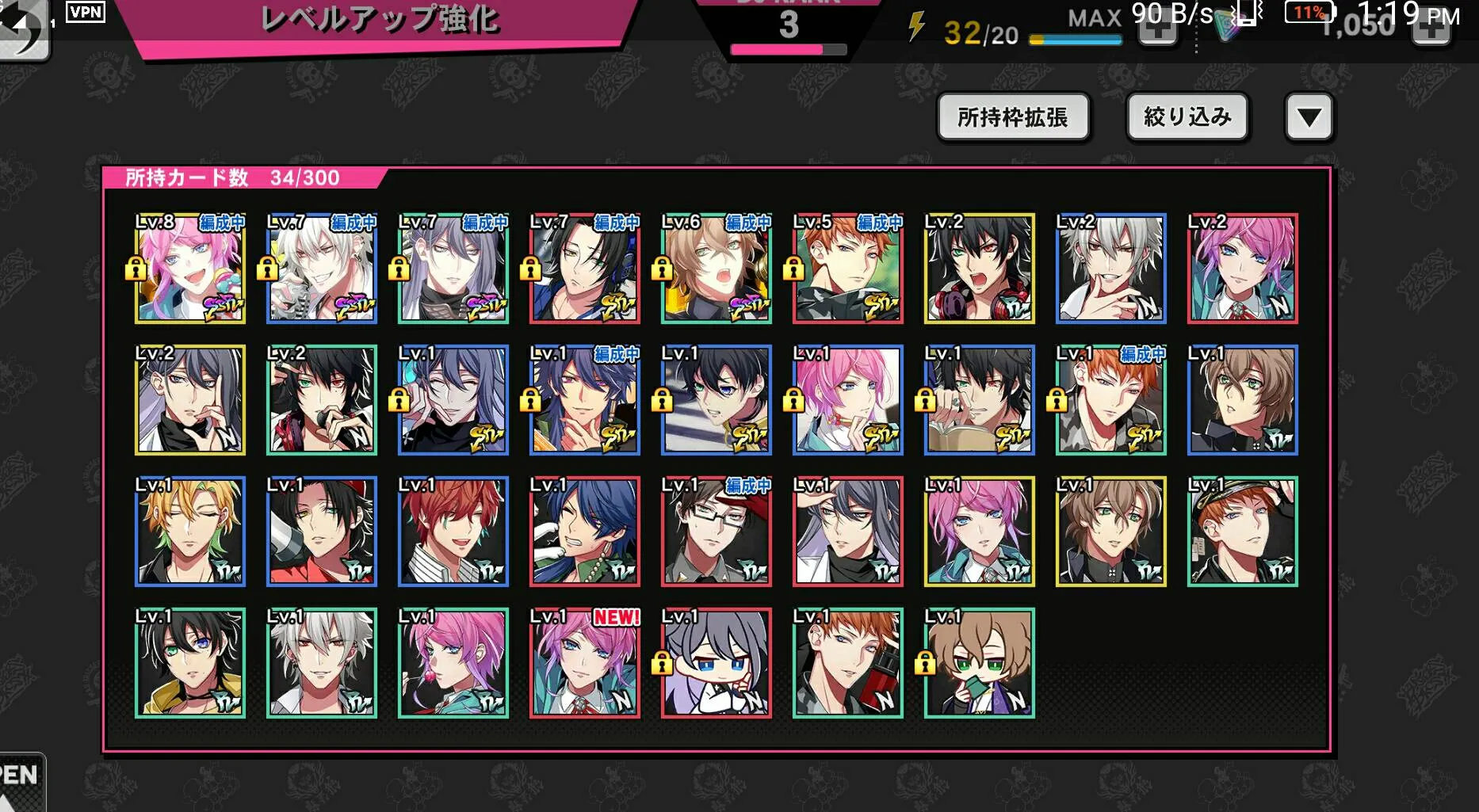
Task: Select the Lv.5 orange-haired card
Action: pyautogui.click(x=848, y=269)
